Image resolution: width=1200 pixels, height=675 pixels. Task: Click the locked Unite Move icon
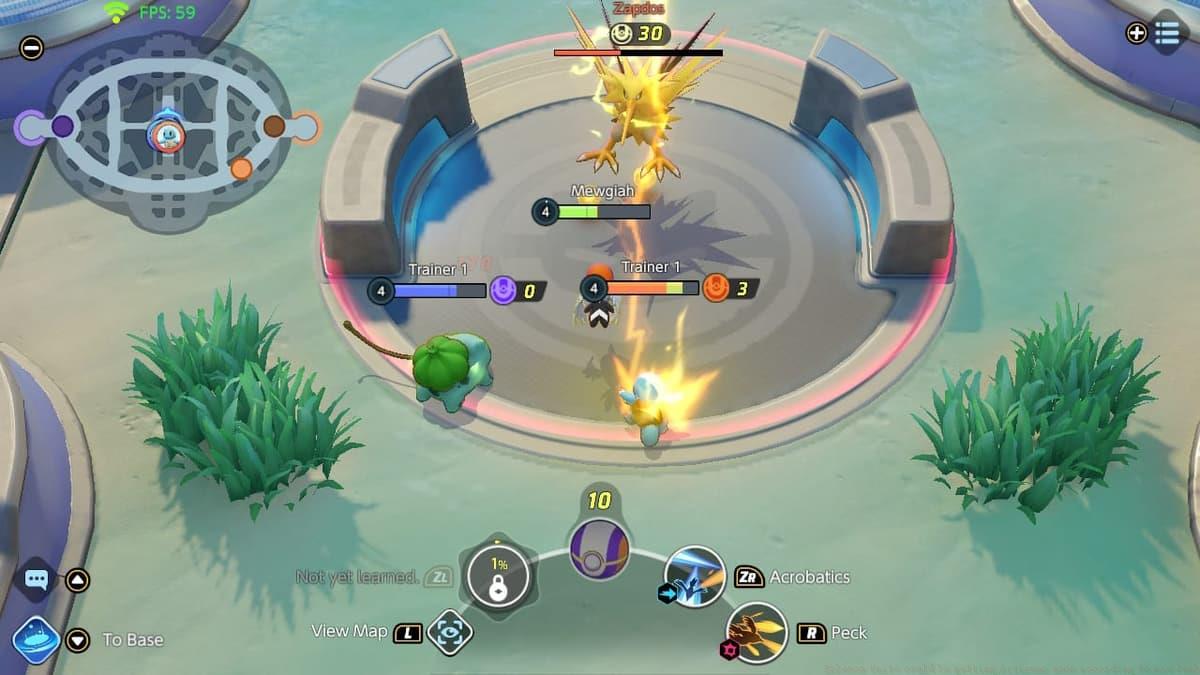(498, 577)
